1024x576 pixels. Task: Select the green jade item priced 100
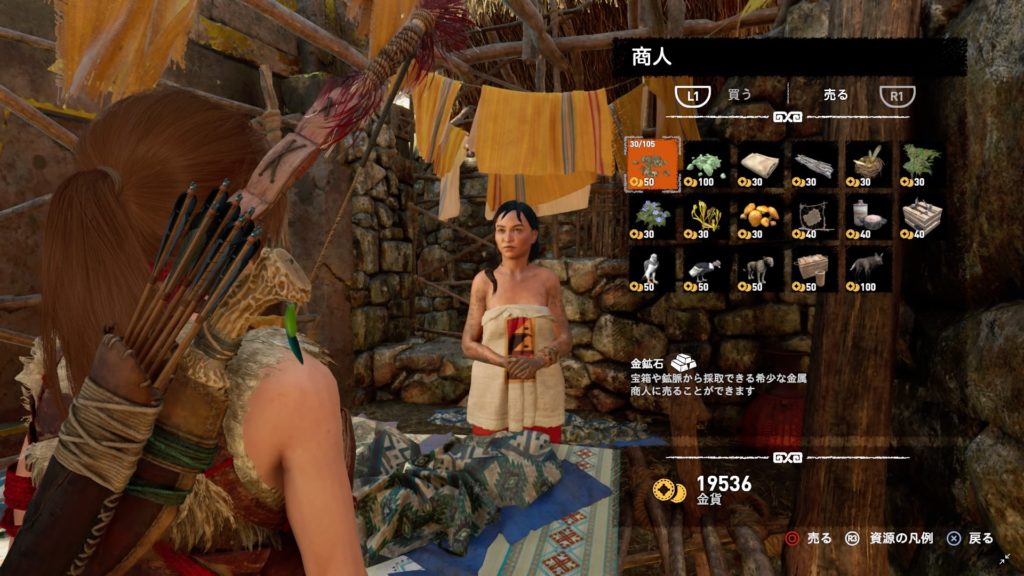pos(705,165)
